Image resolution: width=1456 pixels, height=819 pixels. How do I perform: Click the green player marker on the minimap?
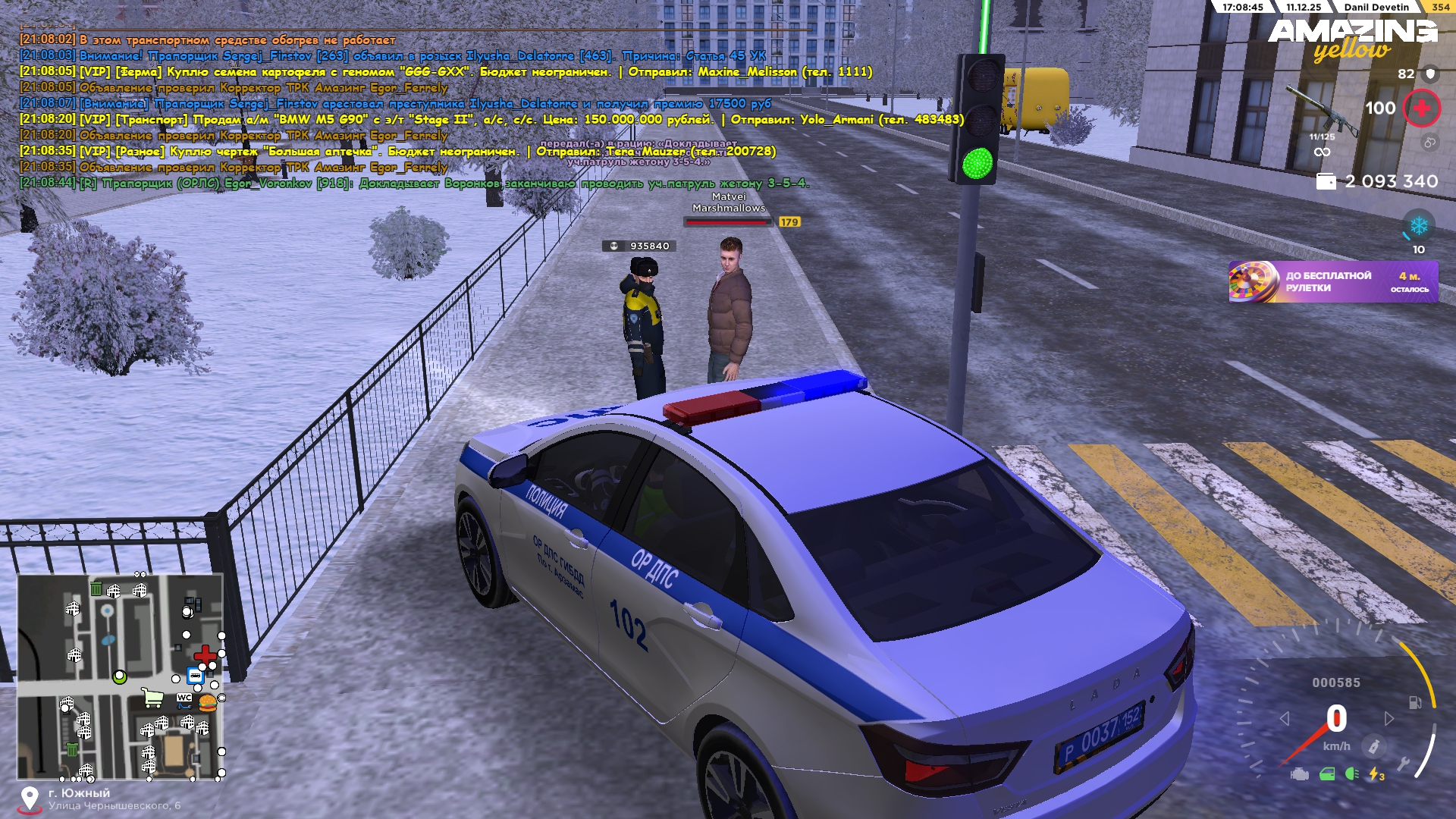coord(120,677)
